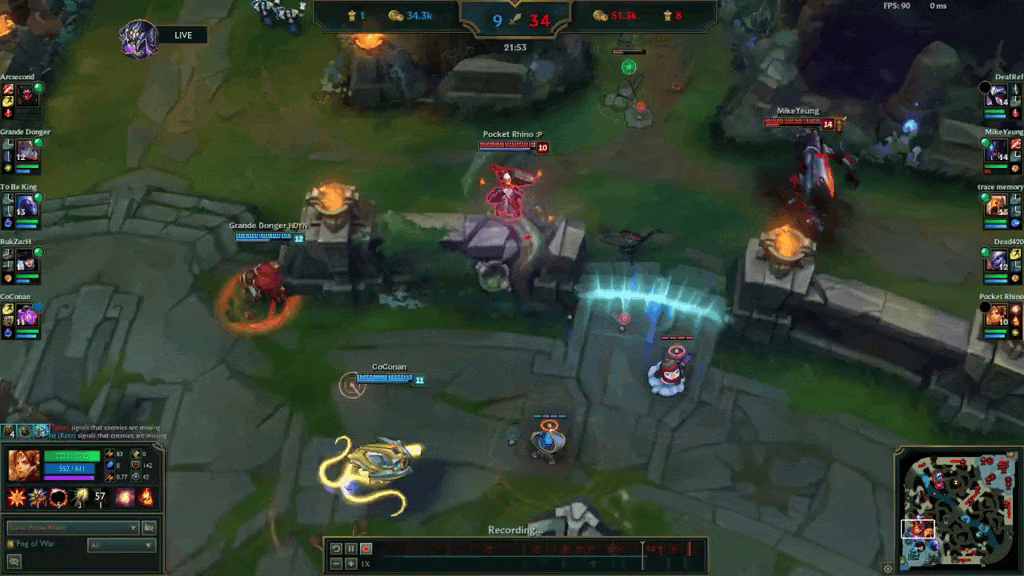Viewport: 1024px width, 576px height.
Task: Toggle the Fog of War checkbox
Action: pos(10,544)
